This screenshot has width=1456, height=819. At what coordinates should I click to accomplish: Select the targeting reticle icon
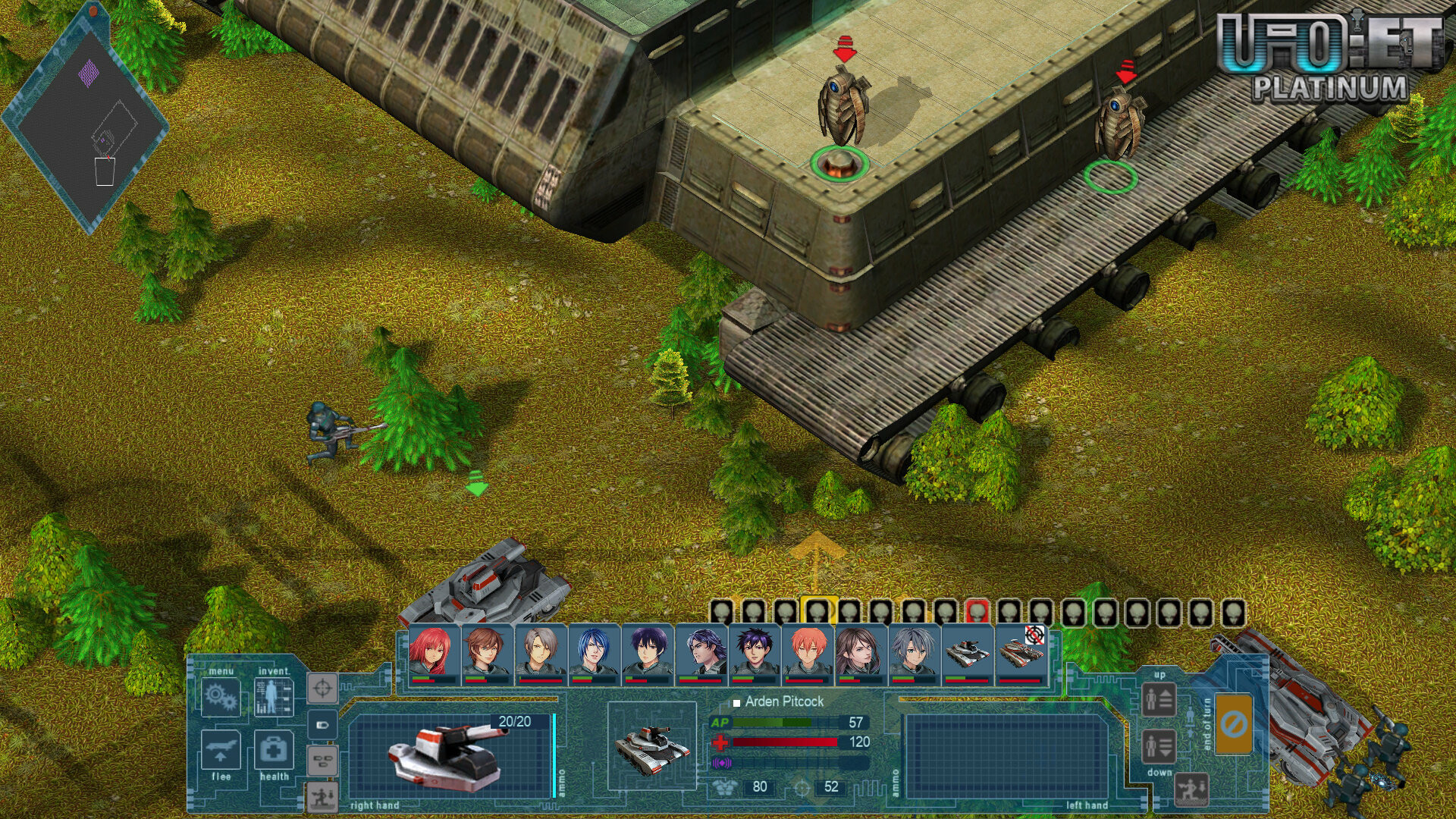324,687
